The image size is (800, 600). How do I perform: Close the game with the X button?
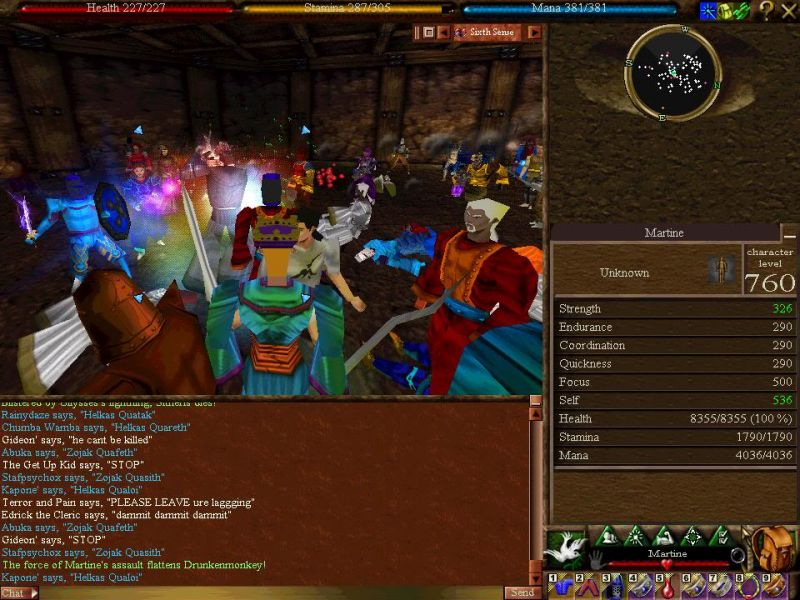pyautogui.click(x=788, y=10)
